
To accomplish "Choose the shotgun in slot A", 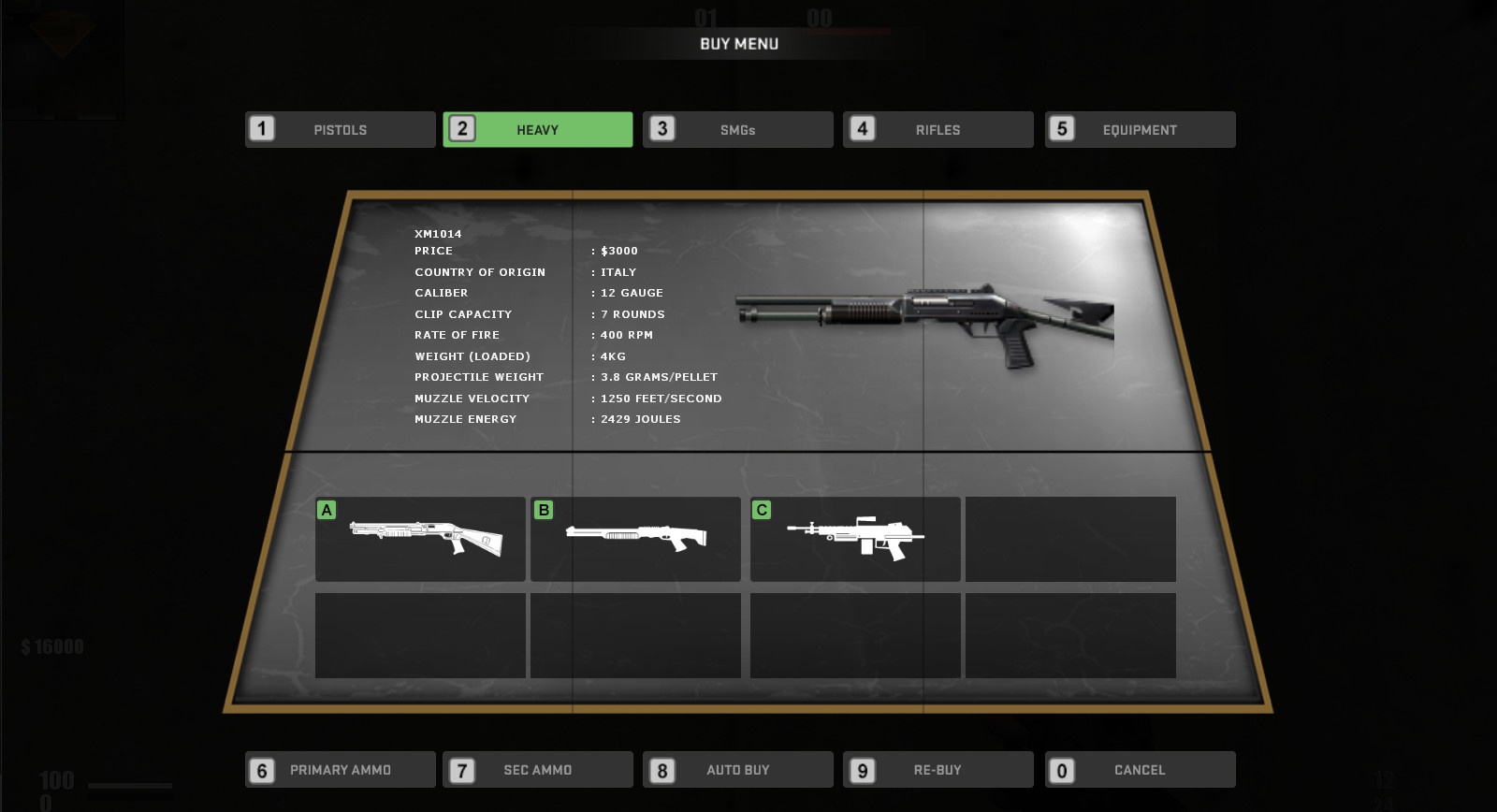I will [x=420, y=539].
